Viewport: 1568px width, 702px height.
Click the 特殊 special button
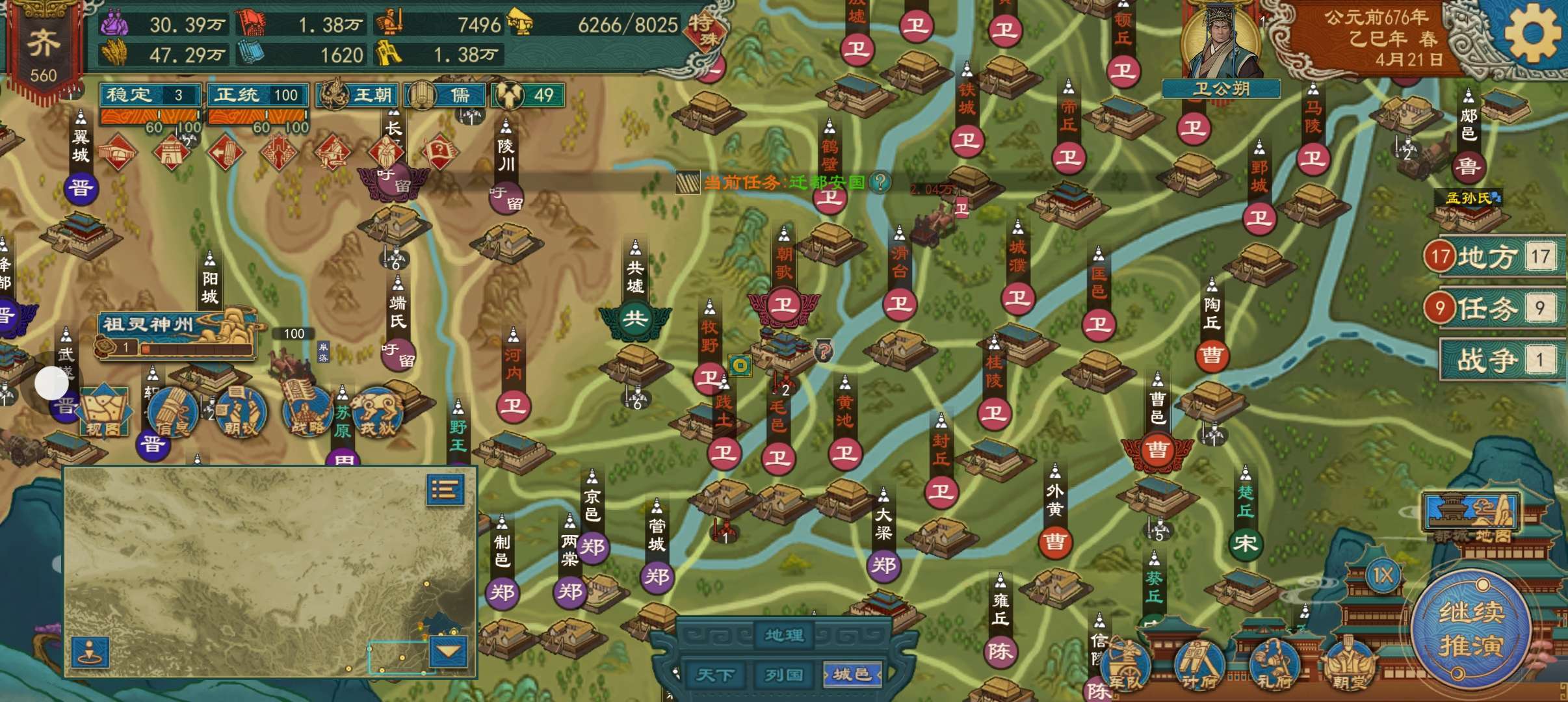[x=705, y=29]
